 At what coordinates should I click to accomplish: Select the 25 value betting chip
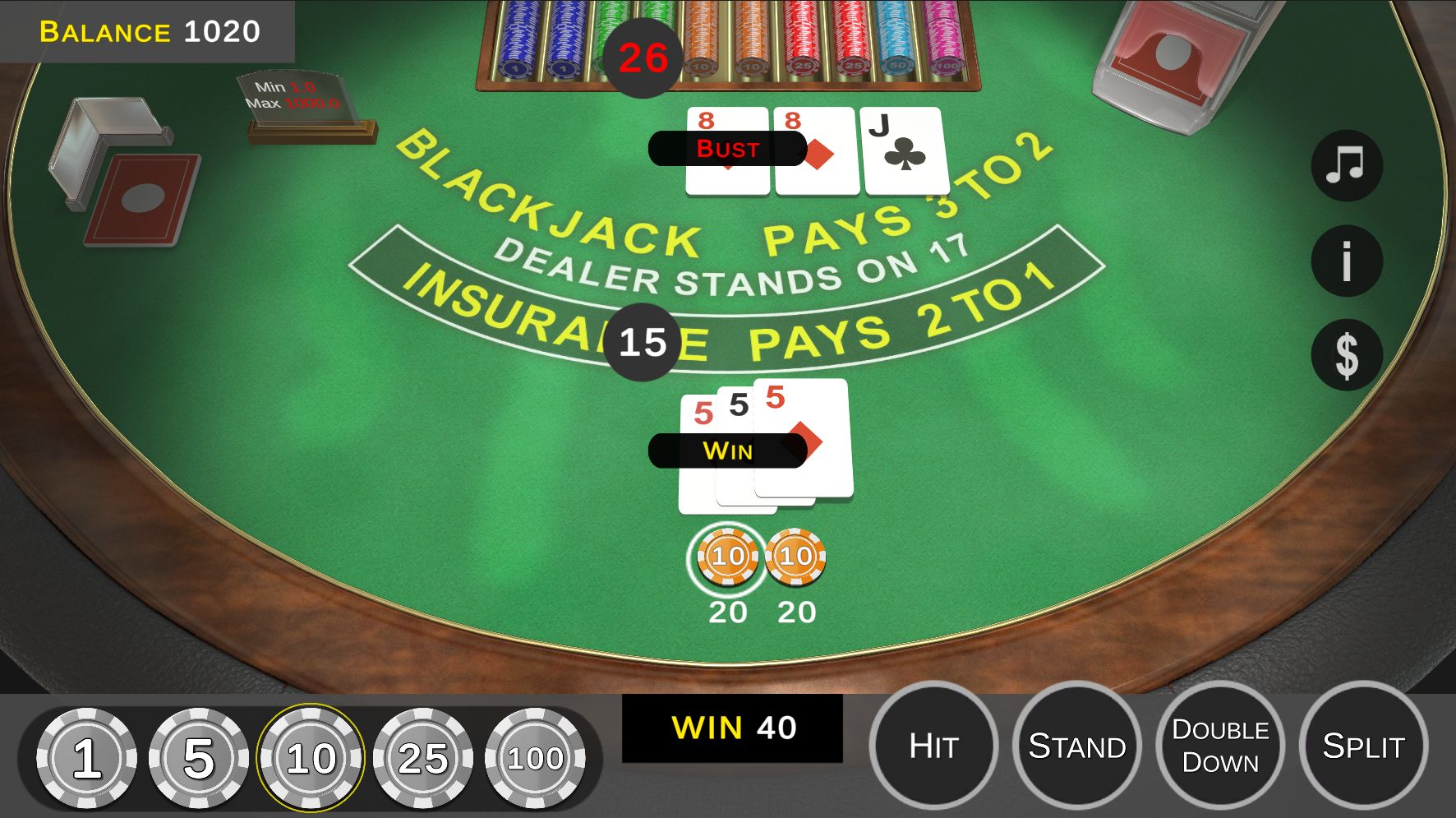click(423, 758)
